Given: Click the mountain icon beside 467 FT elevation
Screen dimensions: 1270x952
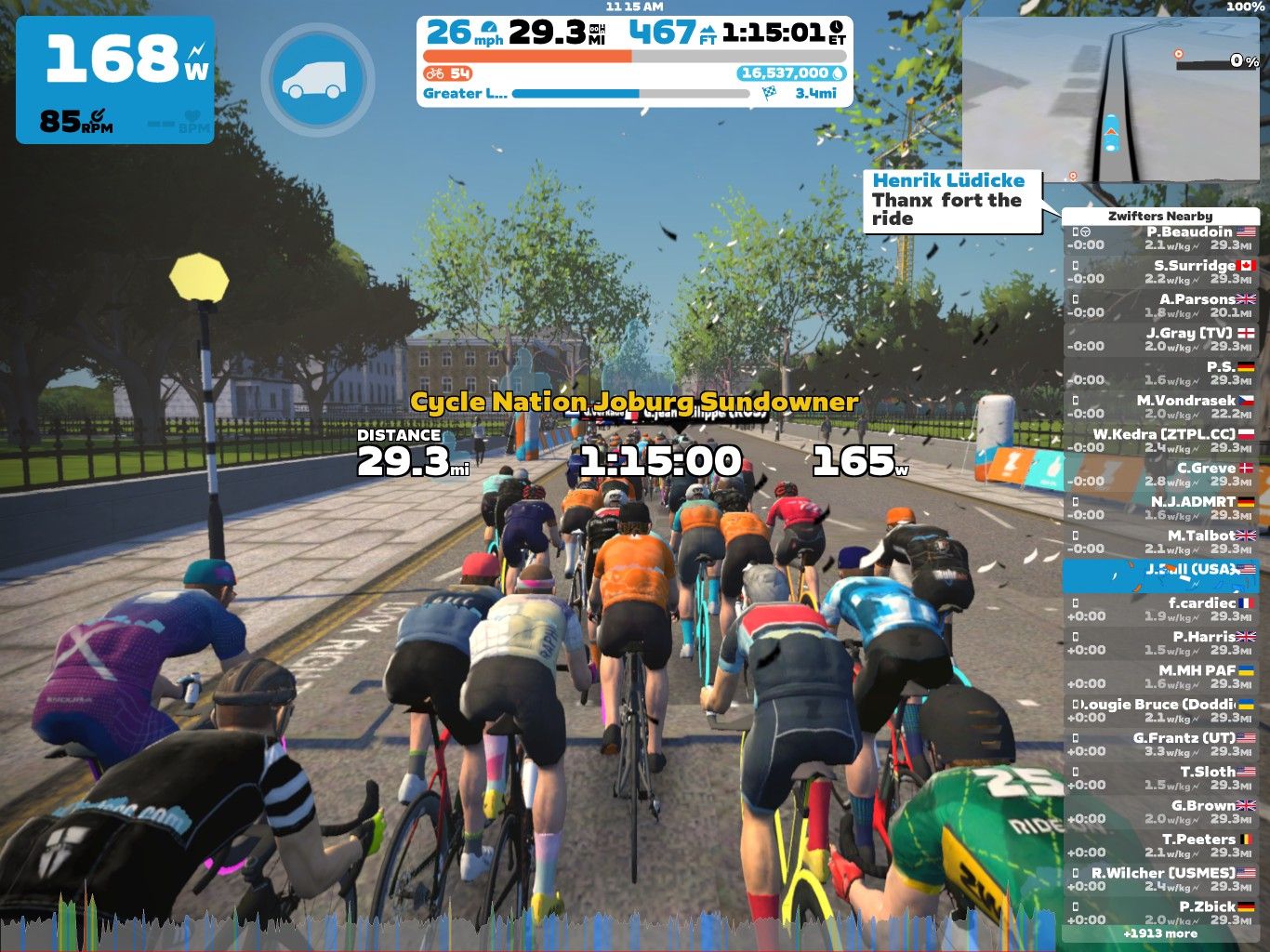Looking at the screenshot, I should tap(708, 30).
